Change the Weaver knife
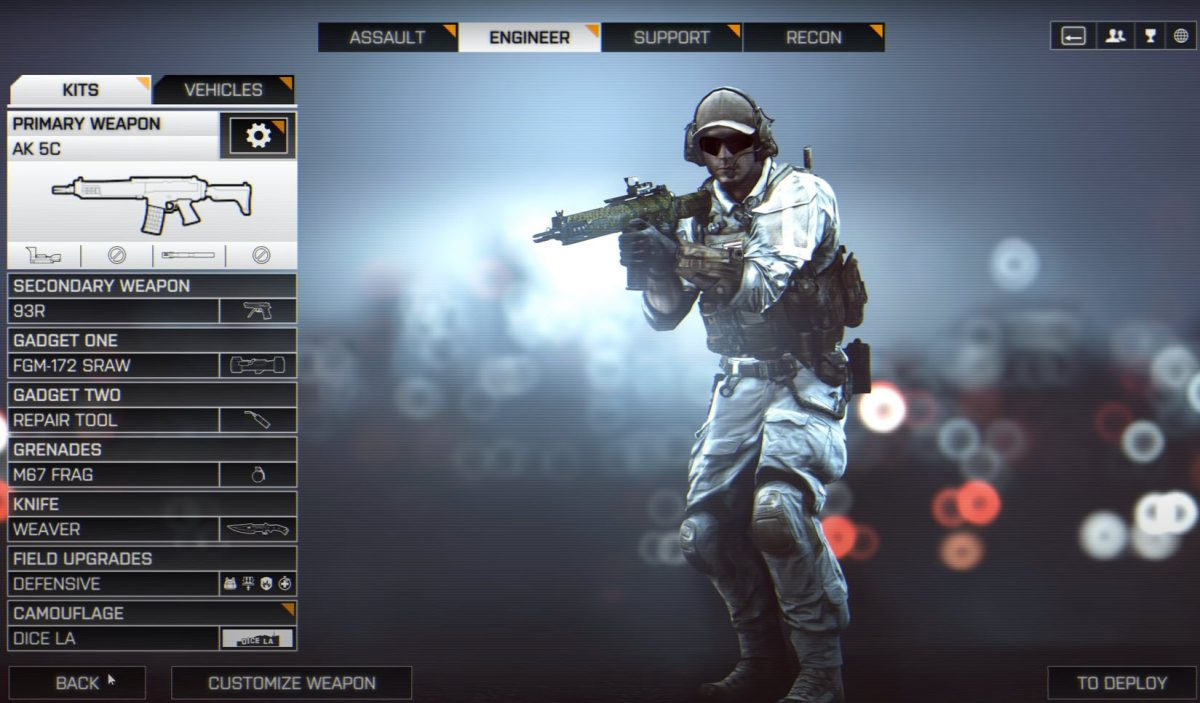The height and width of the screenshot is (703, 1200). [152, 529]
